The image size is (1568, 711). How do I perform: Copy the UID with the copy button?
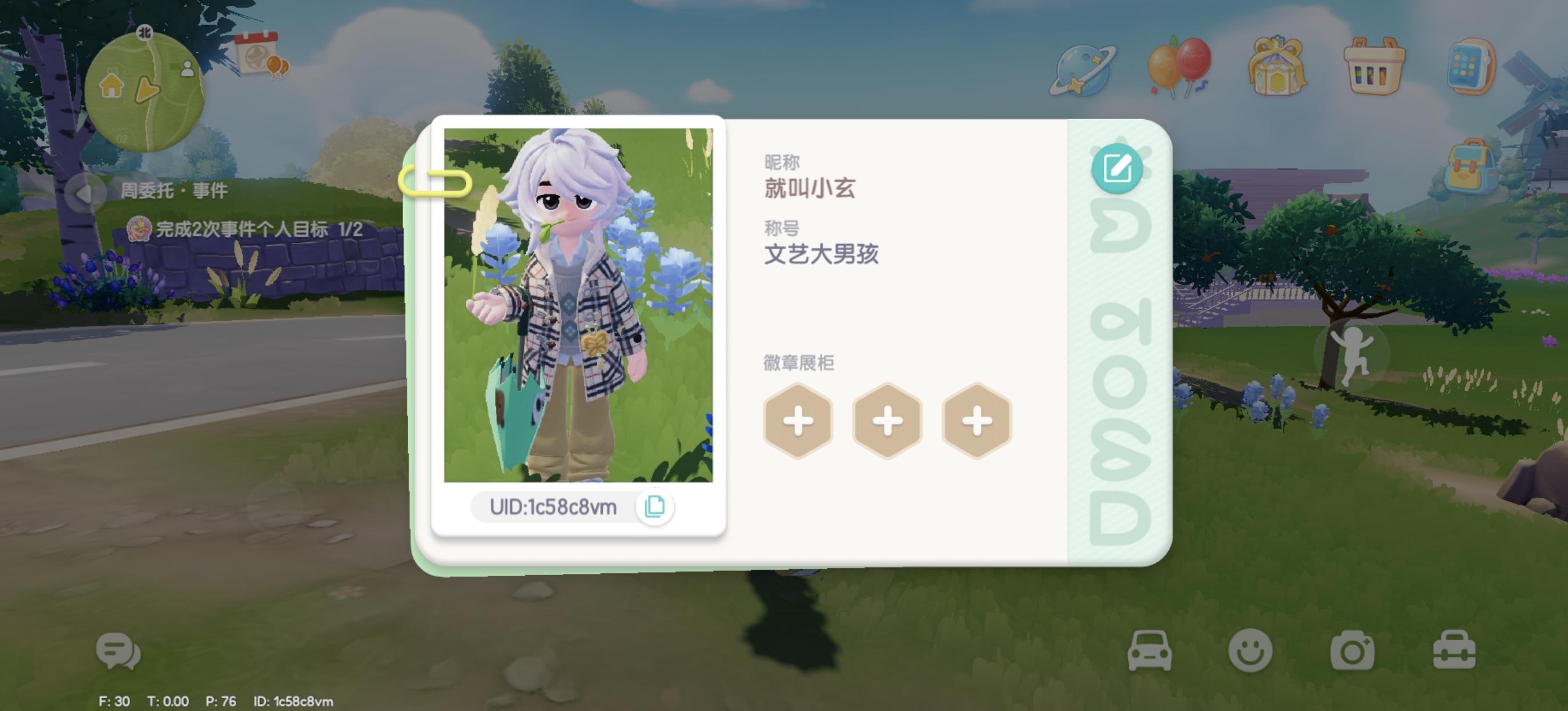pyautogui.click(x=656, y=507)
